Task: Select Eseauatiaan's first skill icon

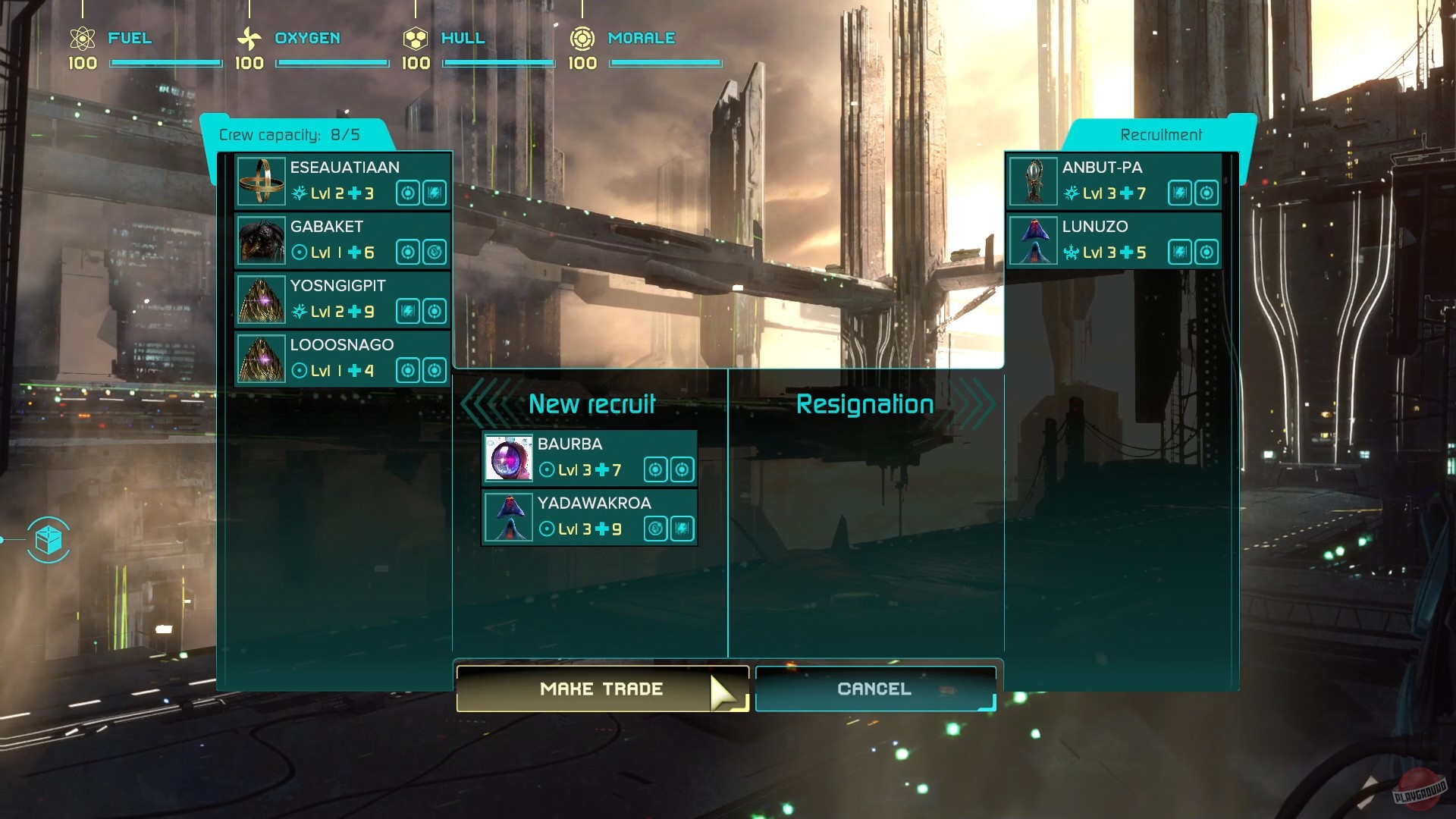Action: pyautogui.click(x=407, y=193)
